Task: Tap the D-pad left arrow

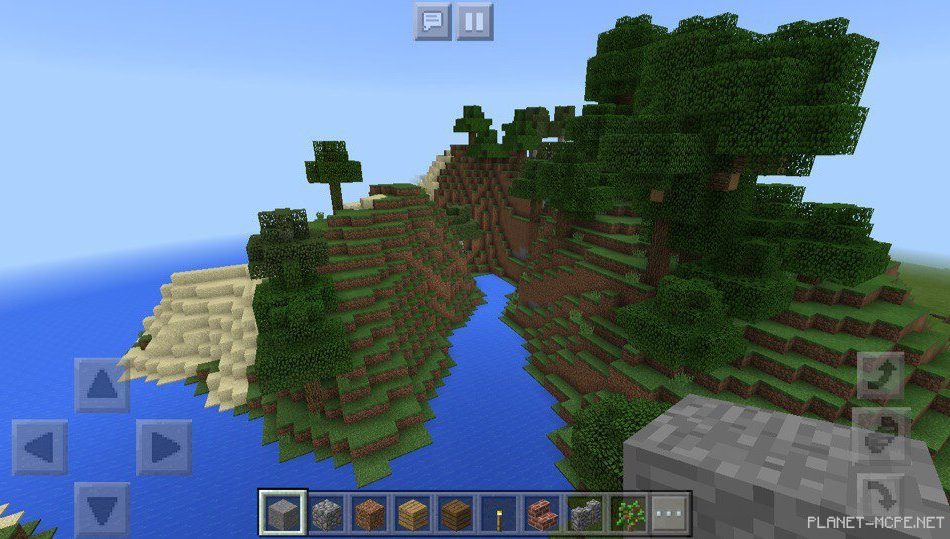Action: point(40,447)
